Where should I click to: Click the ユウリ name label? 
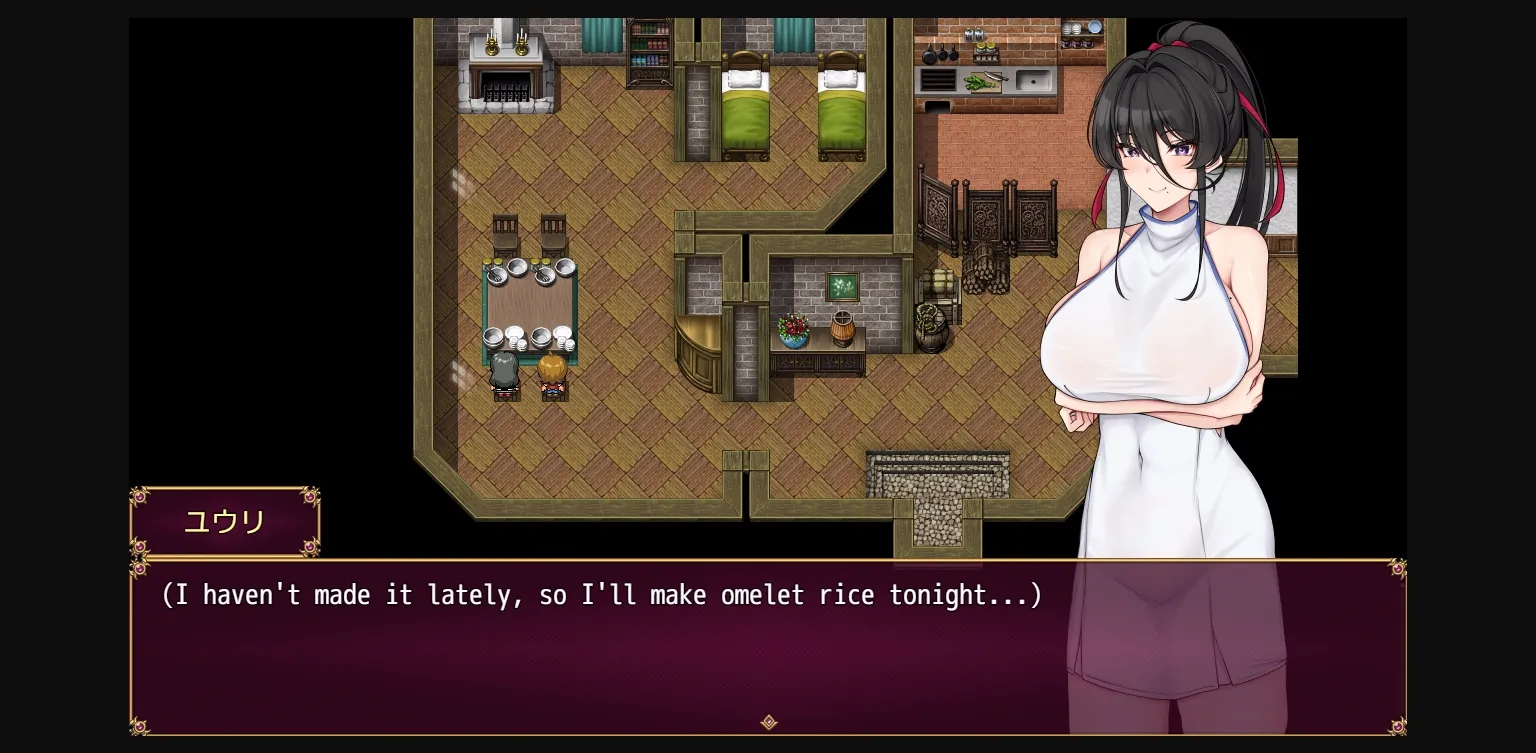point(224,521)
